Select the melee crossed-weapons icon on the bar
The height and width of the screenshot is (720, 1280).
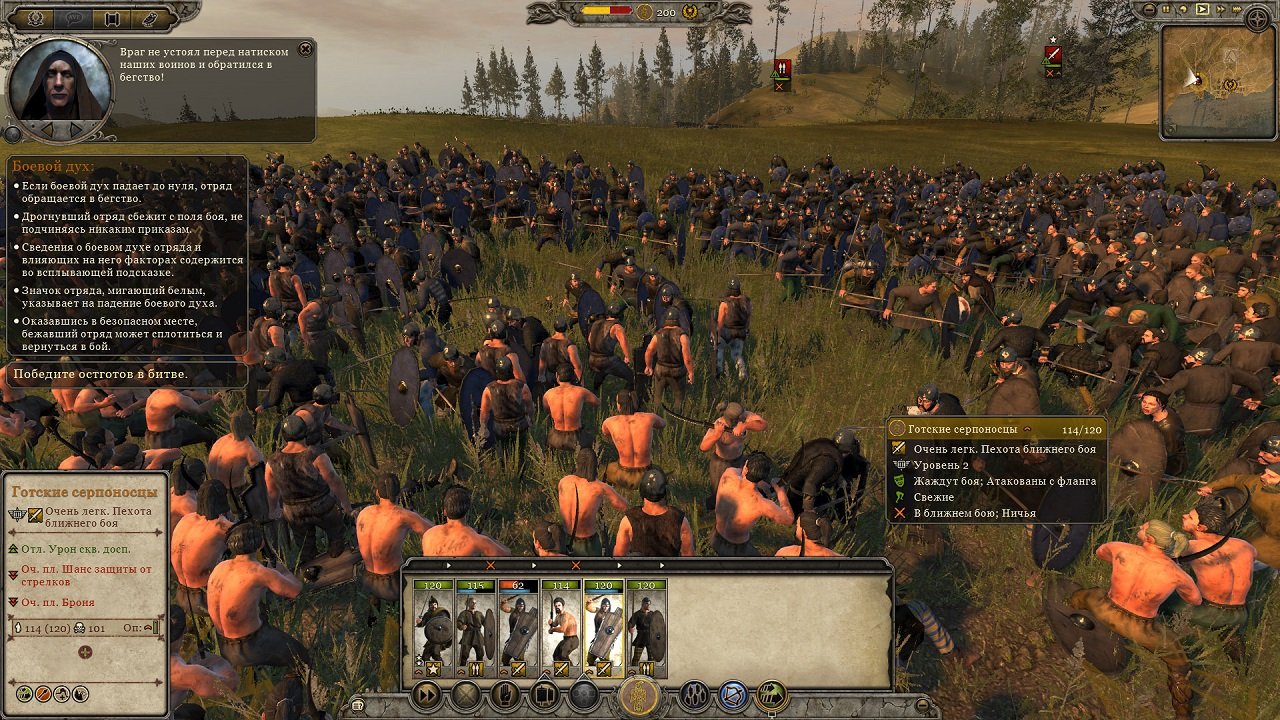(x=465, y=694)
